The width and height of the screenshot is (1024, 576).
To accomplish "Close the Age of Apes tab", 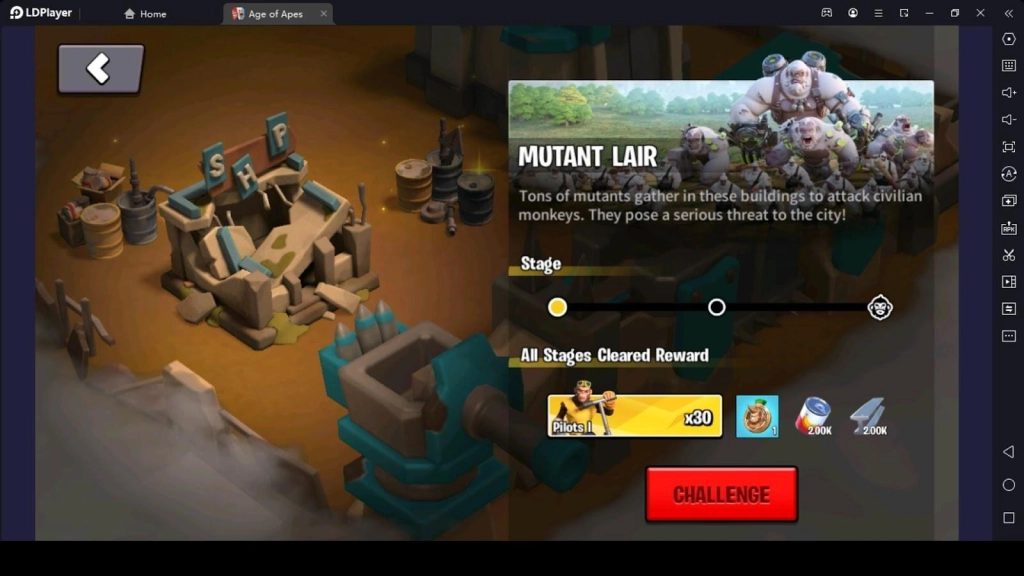I will 324,14.
